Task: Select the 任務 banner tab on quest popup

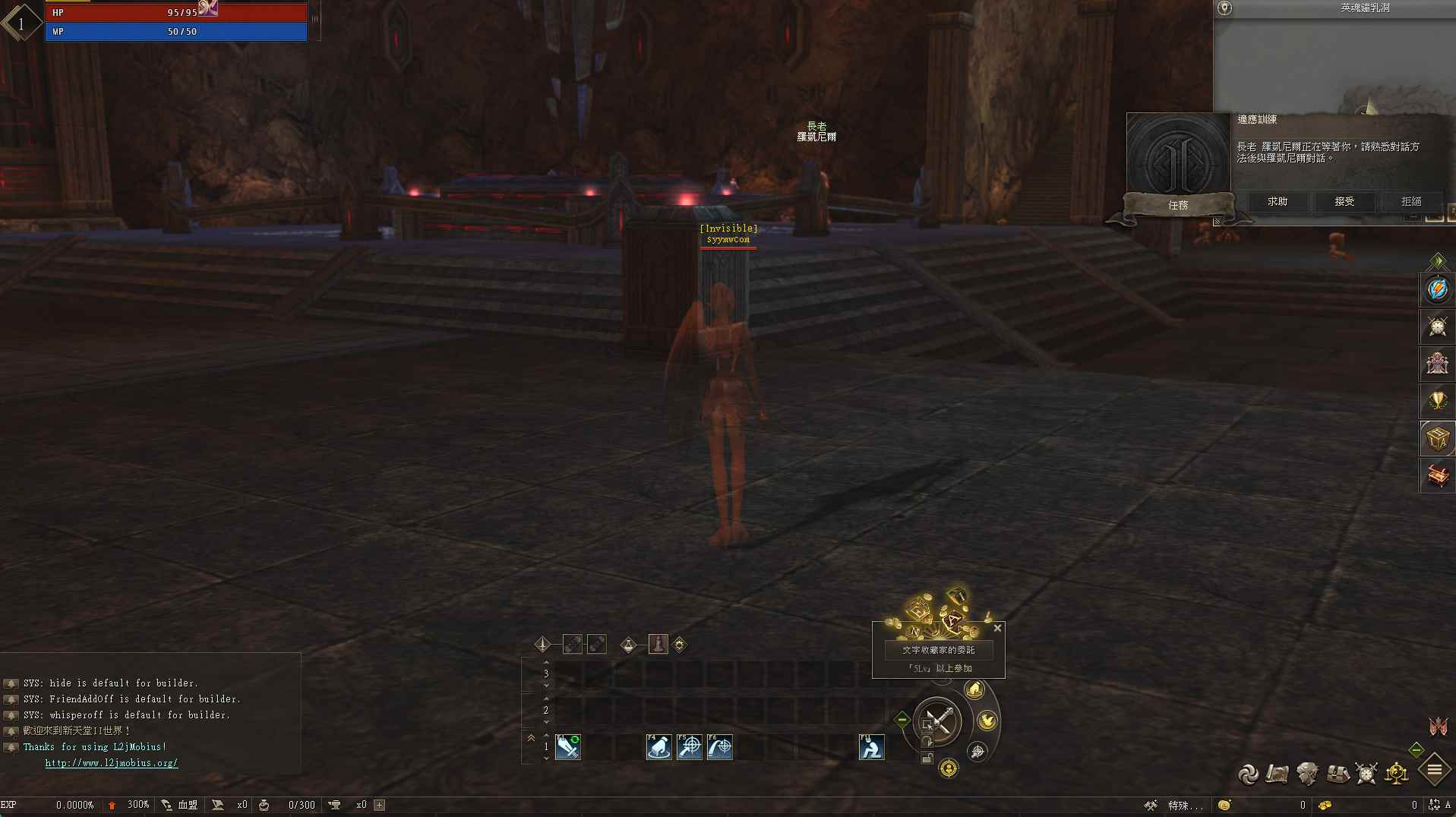Action: [1180, 205]
